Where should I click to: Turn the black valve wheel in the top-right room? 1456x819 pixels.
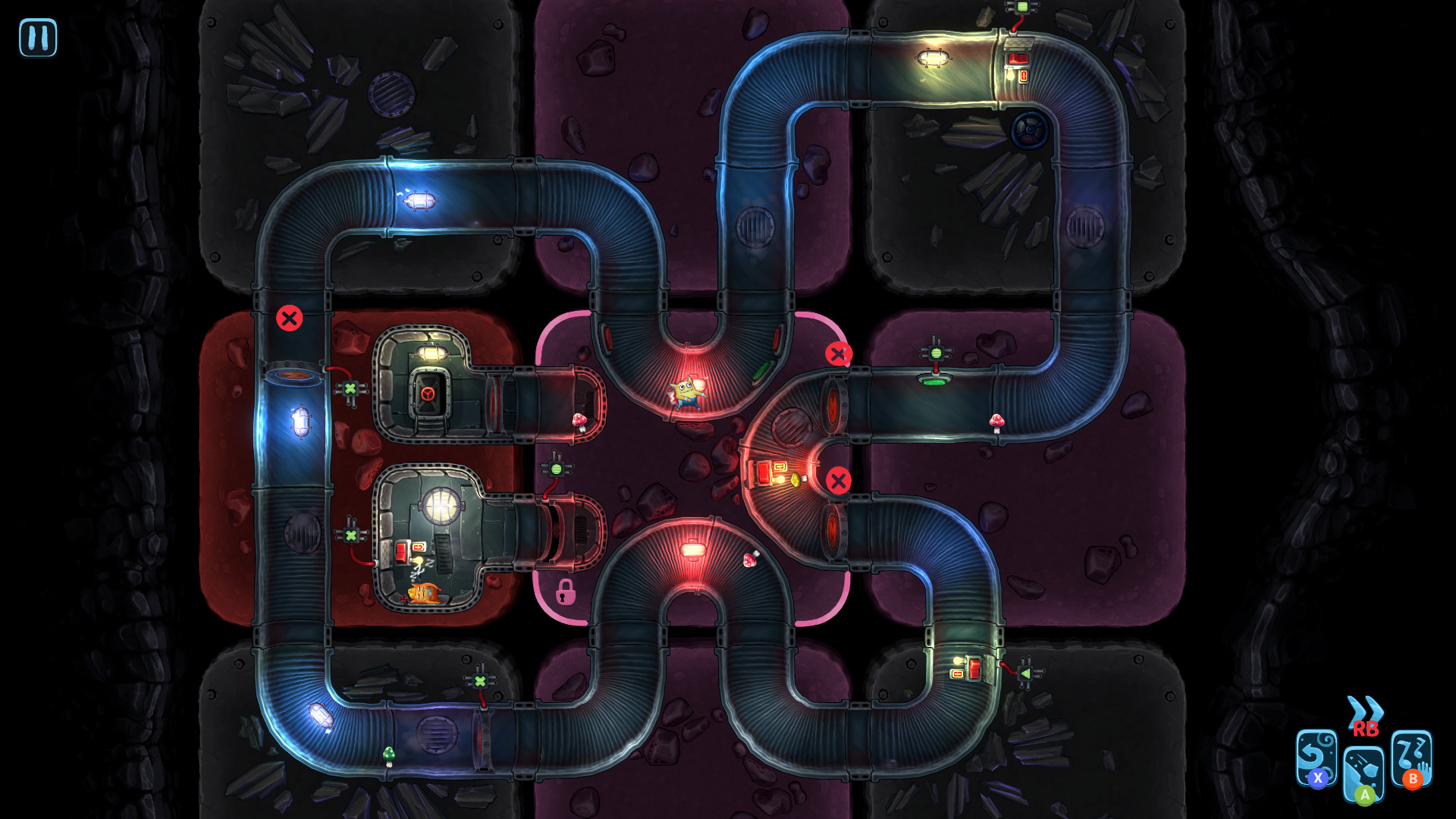1030,130
